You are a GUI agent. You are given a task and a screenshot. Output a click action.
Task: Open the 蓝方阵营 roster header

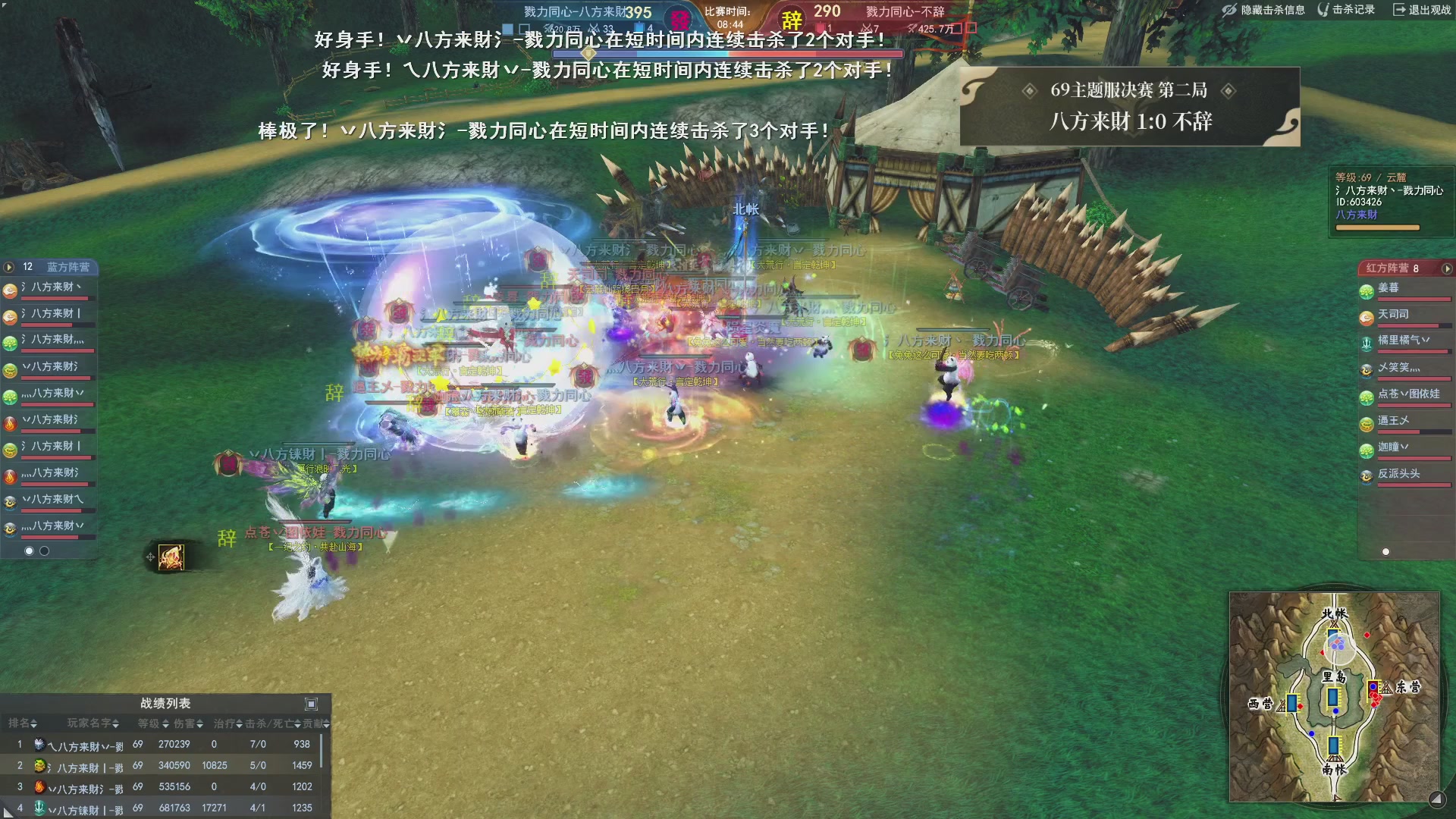click(68, 267)
